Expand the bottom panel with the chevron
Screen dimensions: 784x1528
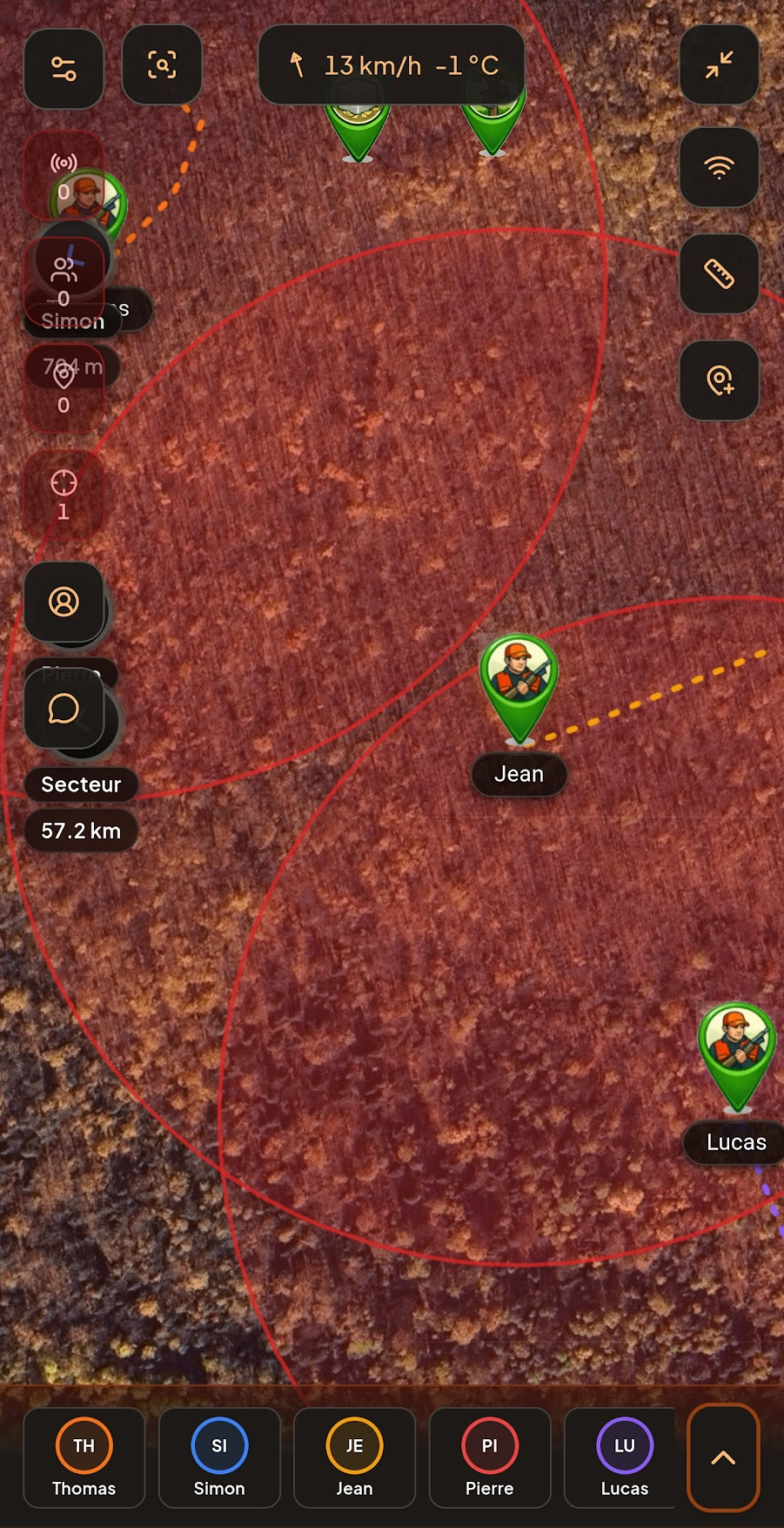coord(723,1457)
